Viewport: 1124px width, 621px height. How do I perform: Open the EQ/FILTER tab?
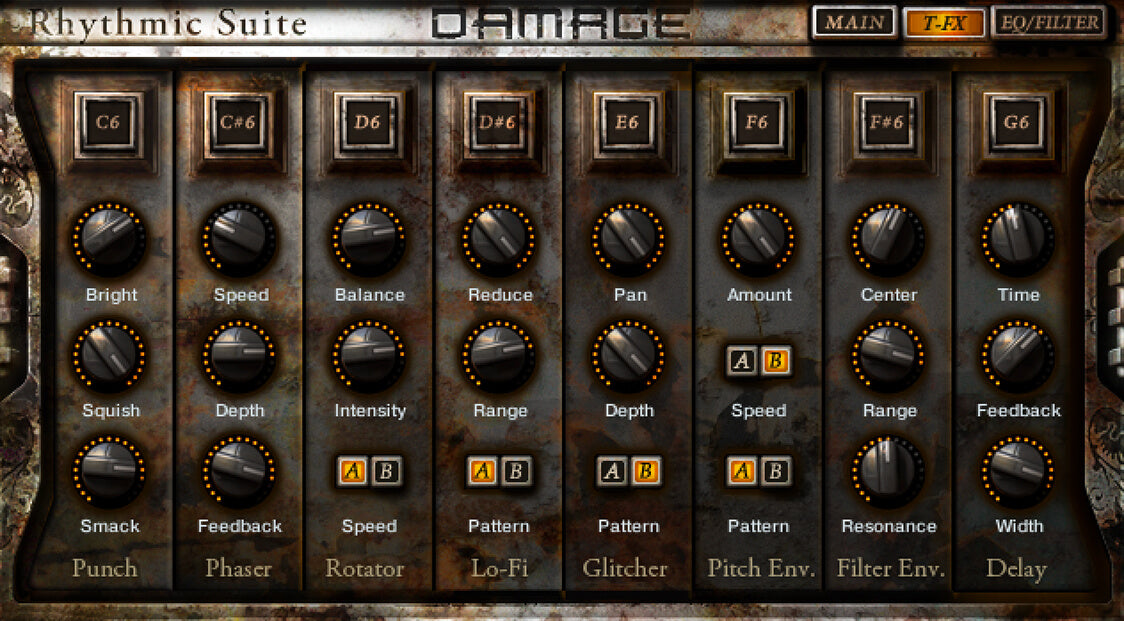coord(1049,22)
